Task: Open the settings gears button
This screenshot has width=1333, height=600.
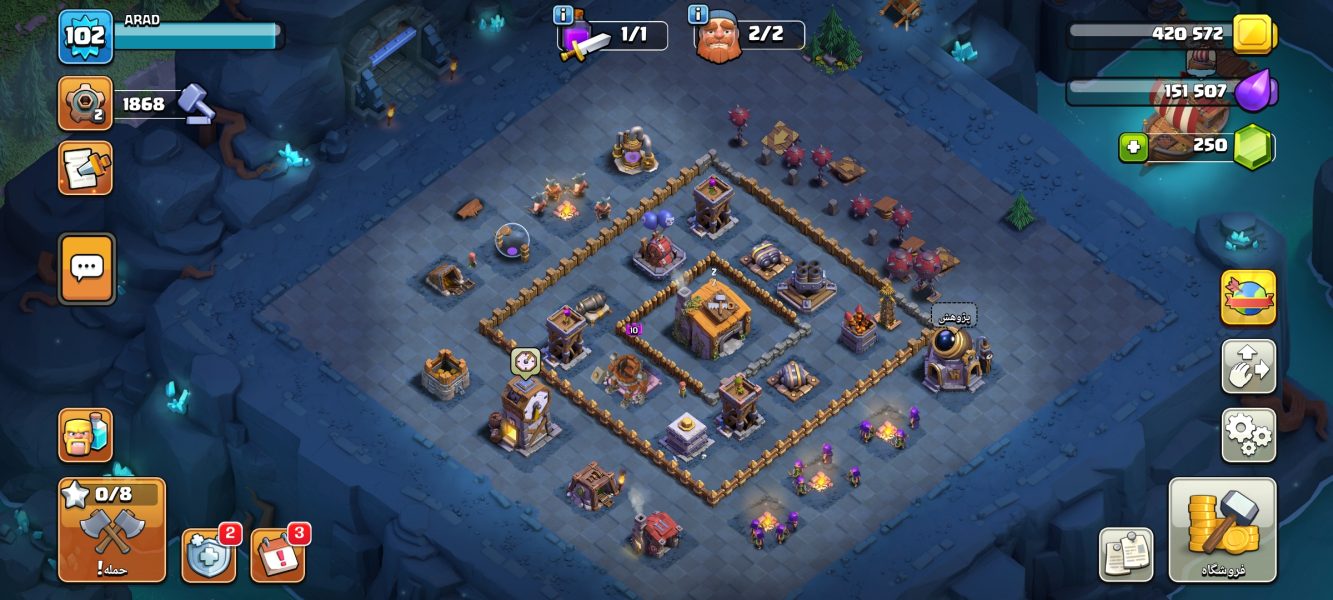Action: pyautogui.click(x=1247, y=435)
